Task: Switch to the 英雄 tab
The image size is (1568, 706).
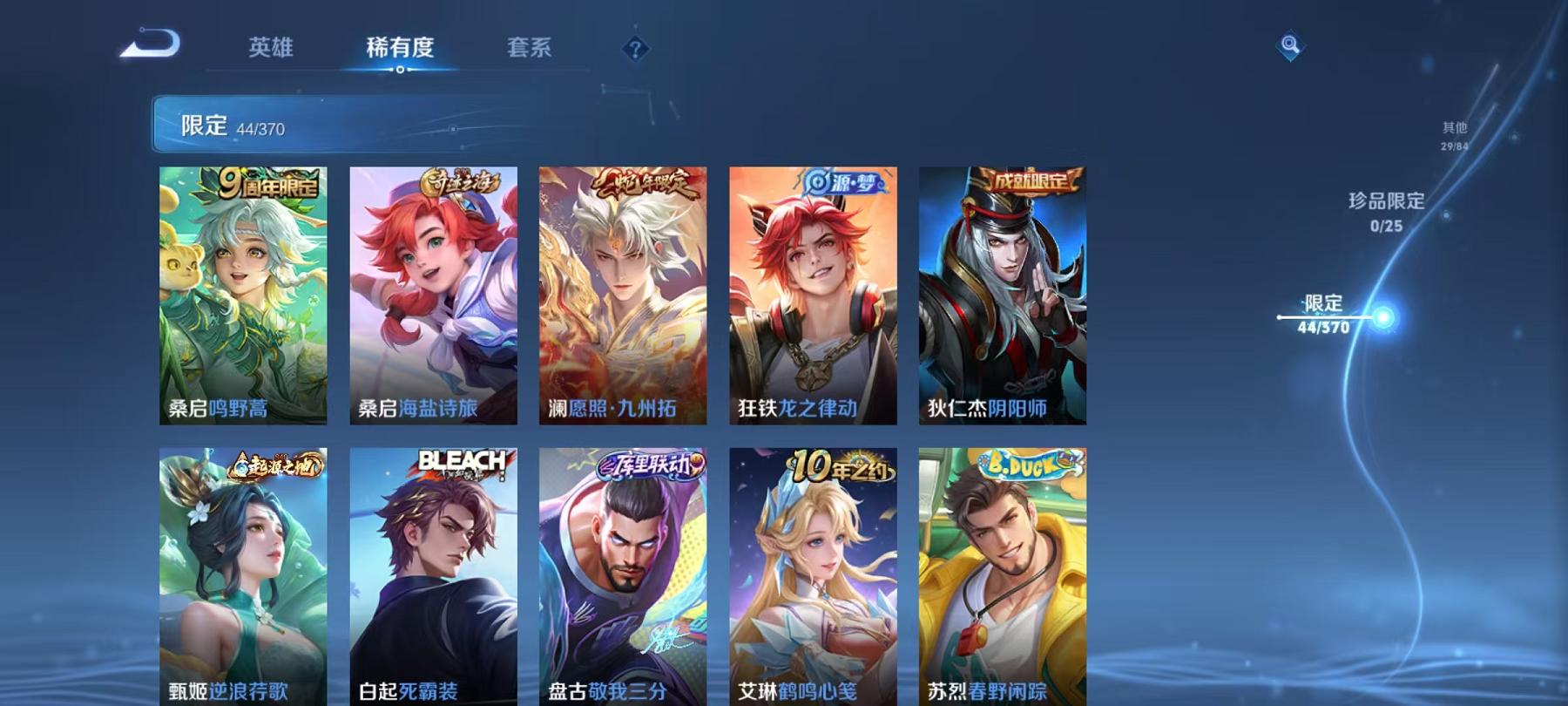Action: 271,50
